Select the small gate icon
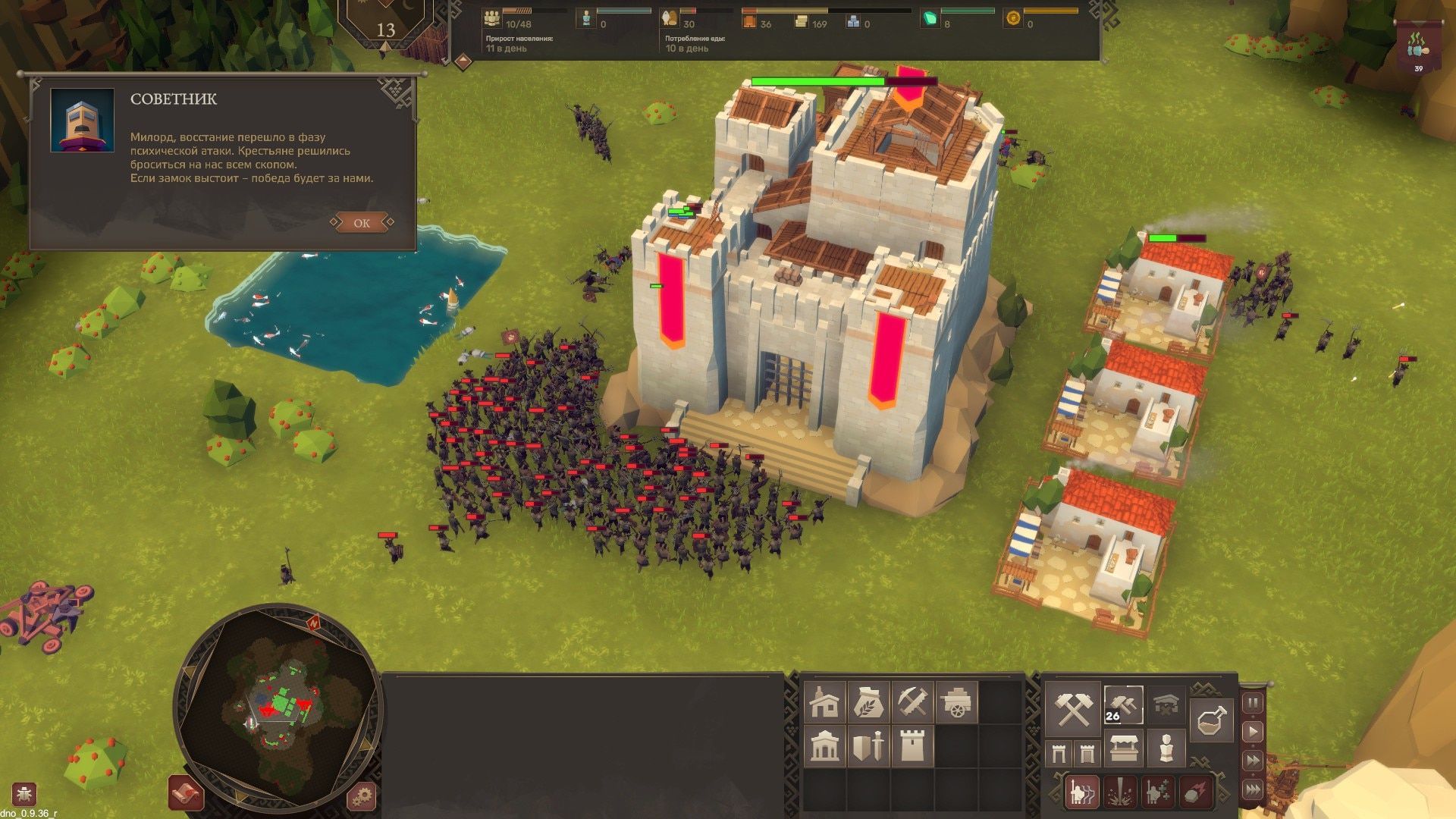Screen dimensions: 1456x819 [1060, 752]
